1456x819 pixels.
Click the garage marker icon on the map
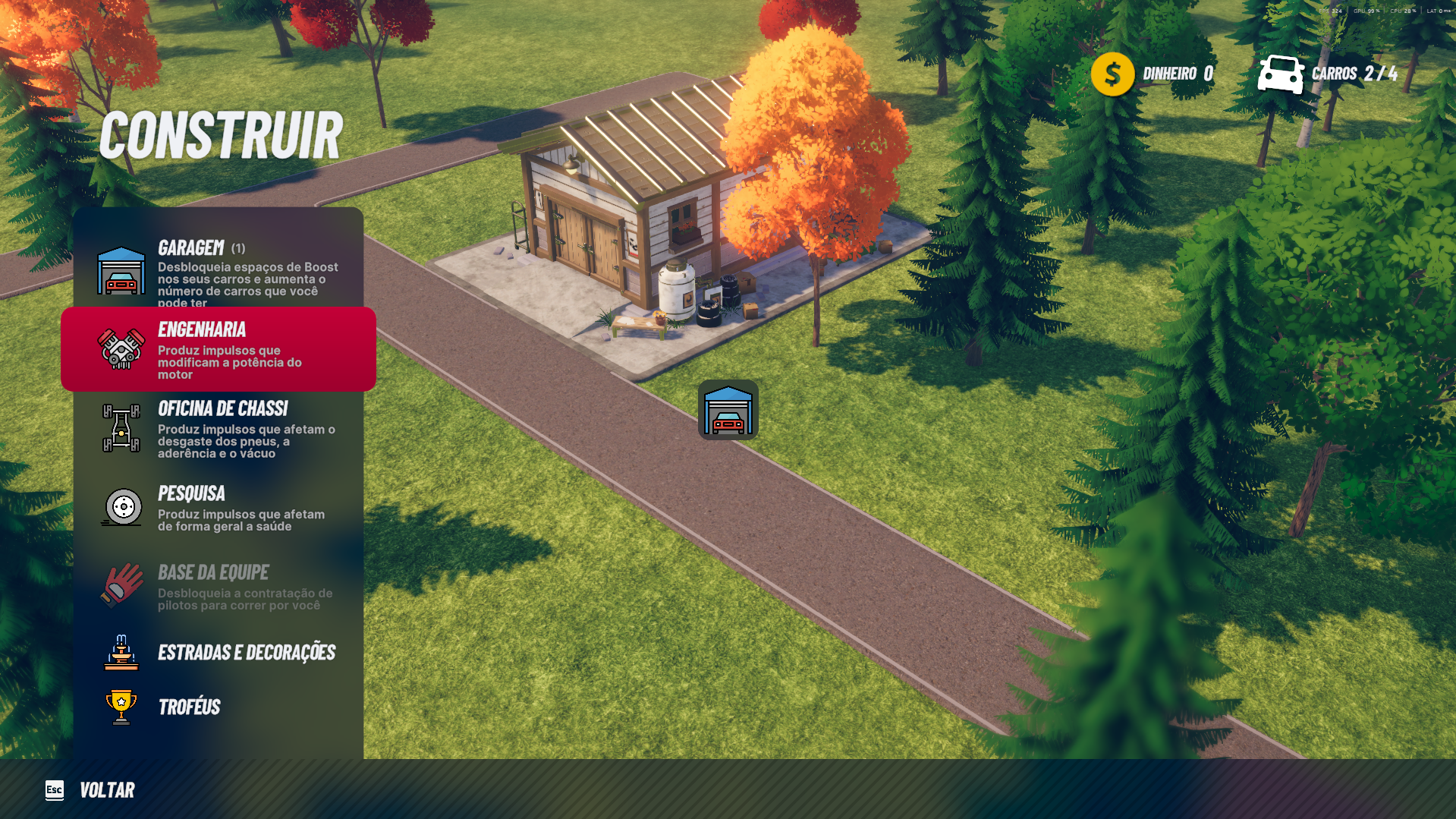click(728, 410)
